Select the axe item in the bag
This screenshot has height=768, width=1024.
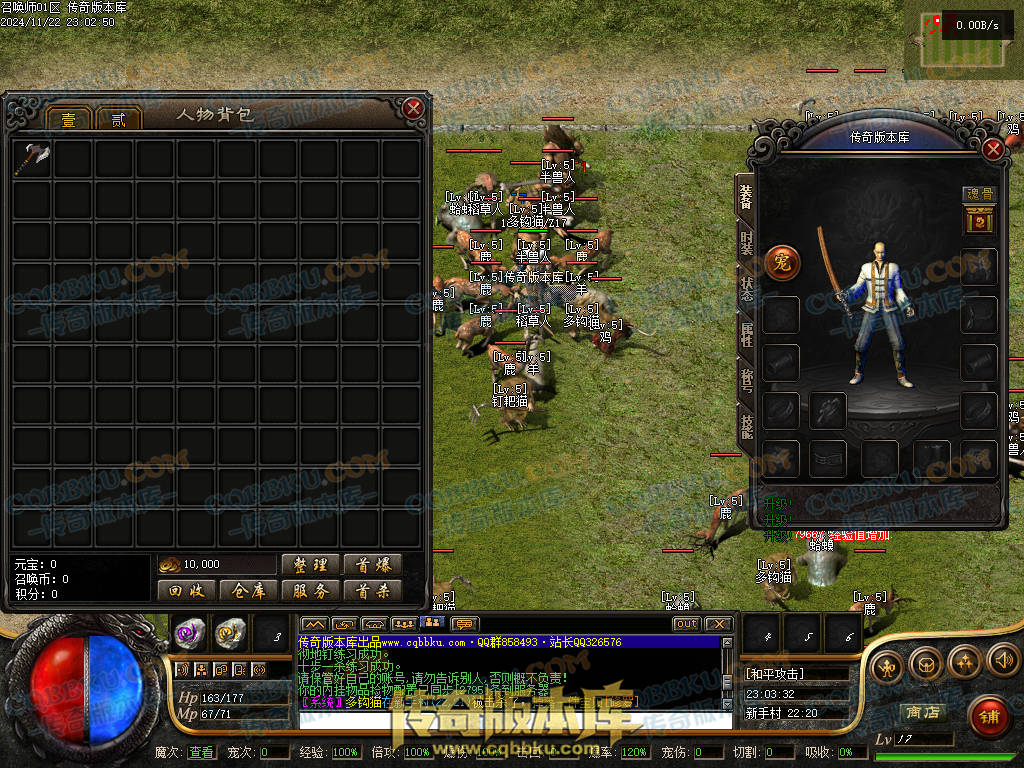33,158
